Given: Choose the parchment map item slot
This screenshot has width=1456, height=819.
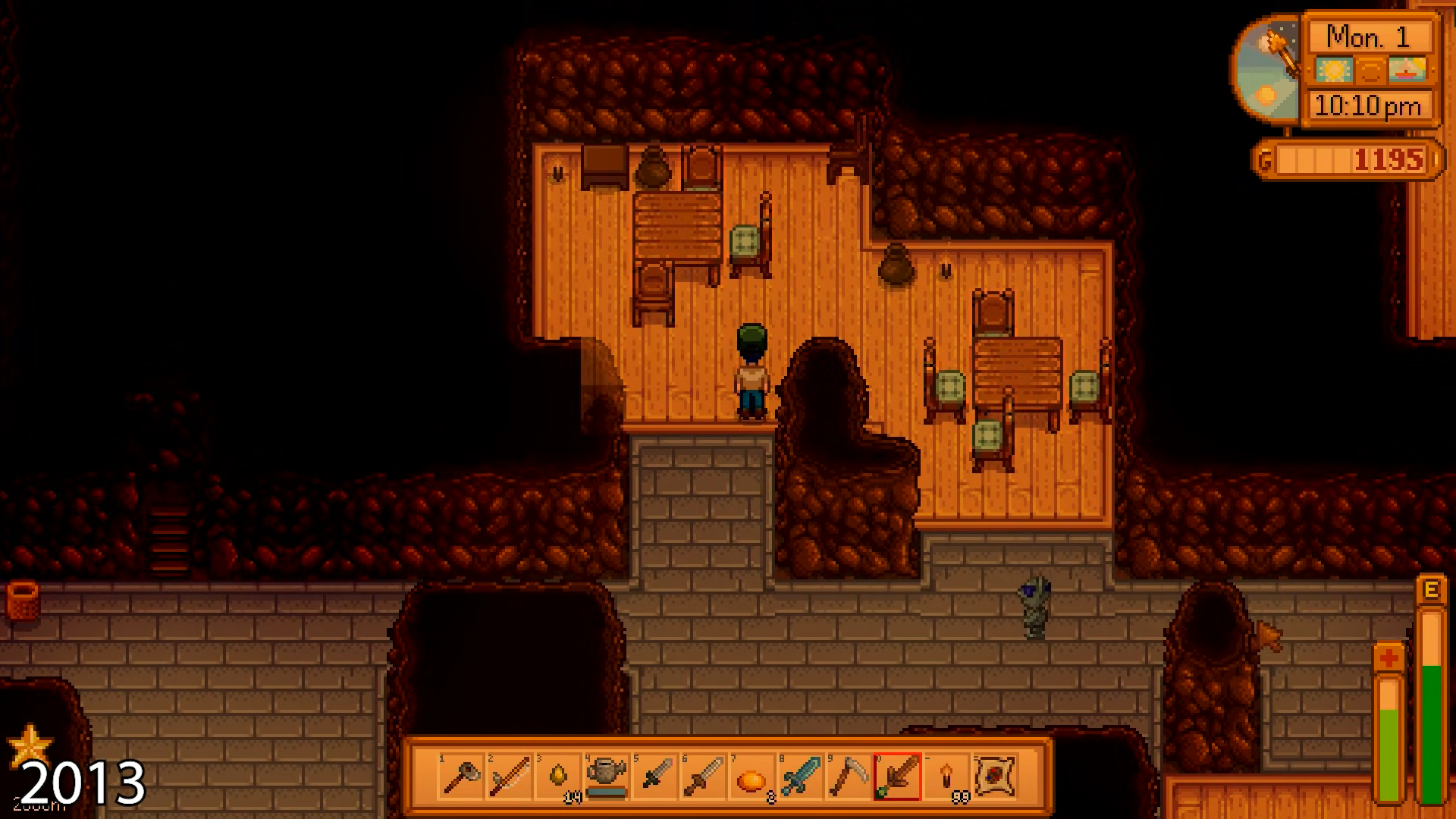Looking at the screenshot, I should pos(995,777).
